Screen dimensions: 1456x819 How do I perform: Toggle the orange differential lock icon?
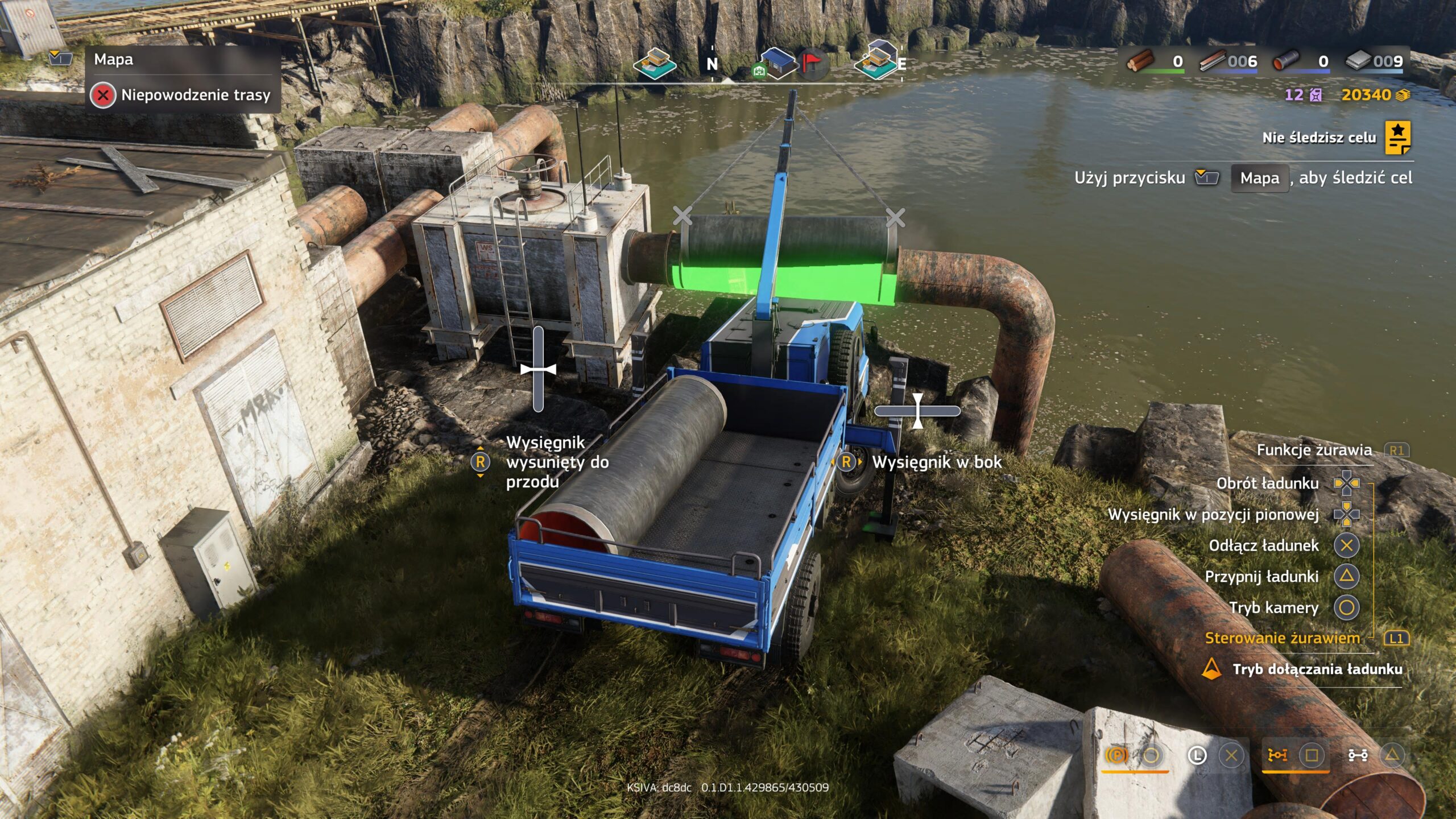(x=1277, y=755)
